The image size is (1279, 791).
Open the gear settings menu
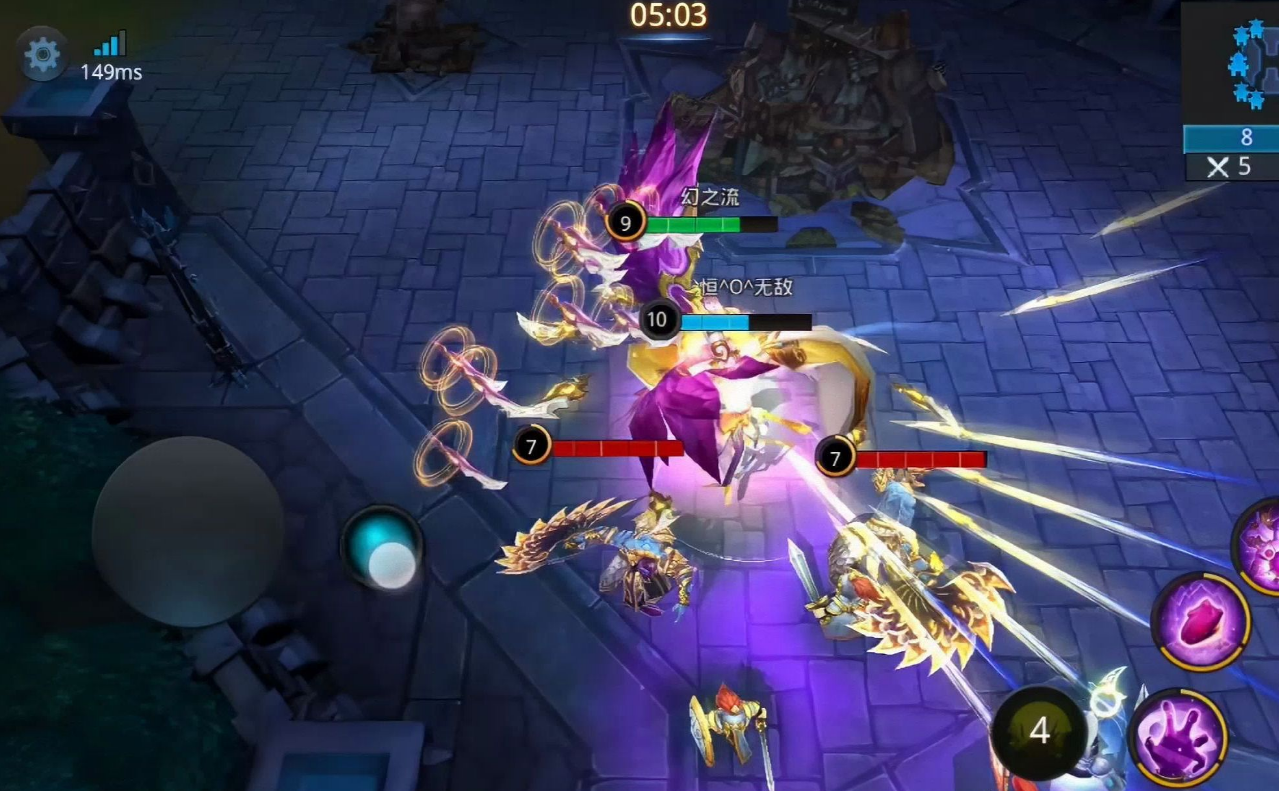[42, 55]
